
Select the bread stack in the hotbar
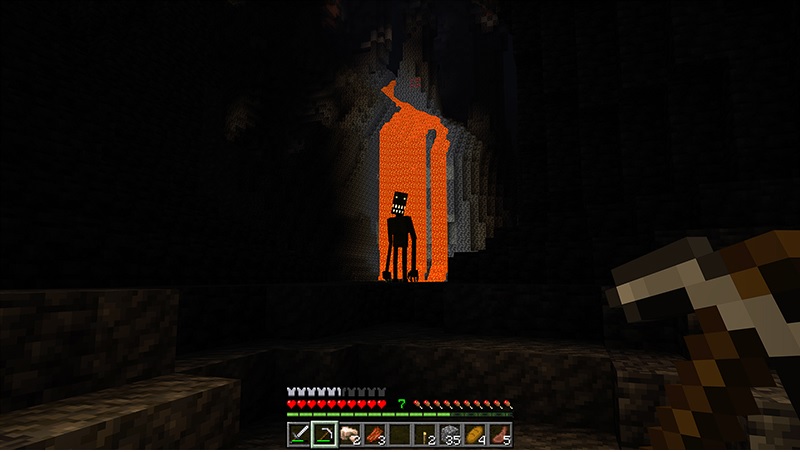tap(474, 434)
